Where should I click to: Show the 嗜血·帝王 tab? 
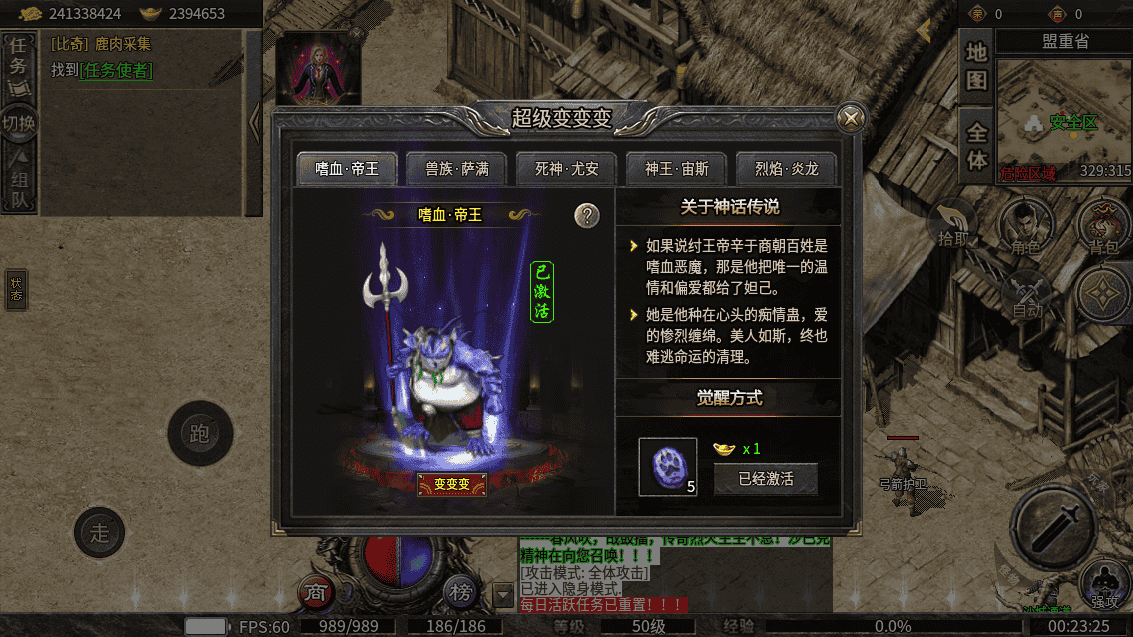coord(347,169)
